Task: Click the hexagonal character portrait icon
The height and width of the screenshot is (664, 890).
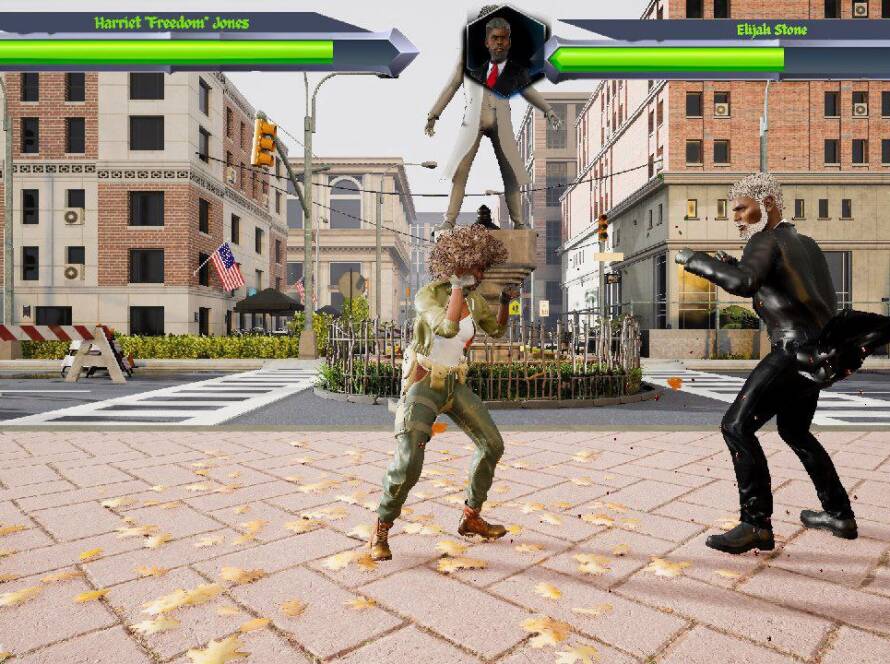Action: pyautogui.click(x=504, y=51)
